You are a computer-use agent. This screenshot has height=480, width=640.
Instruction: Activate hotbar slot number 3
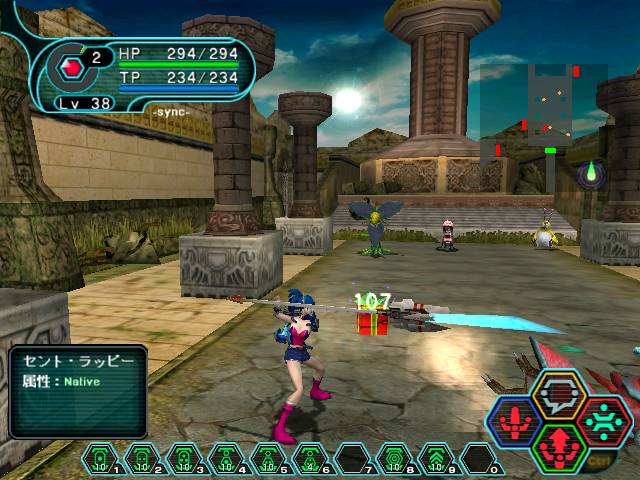coord(183,460)
